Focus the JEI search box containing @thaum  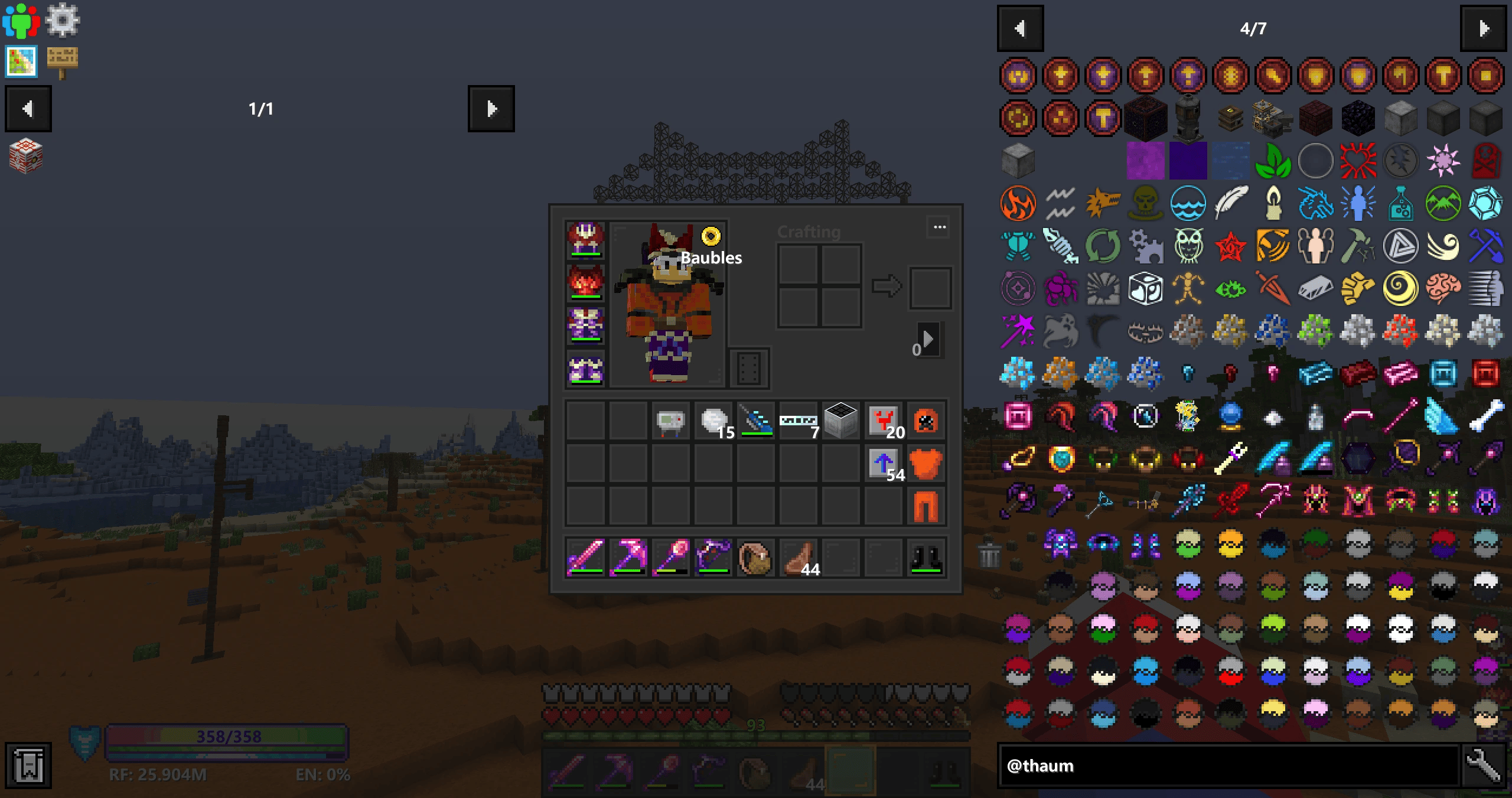(x=1228, y=766)
